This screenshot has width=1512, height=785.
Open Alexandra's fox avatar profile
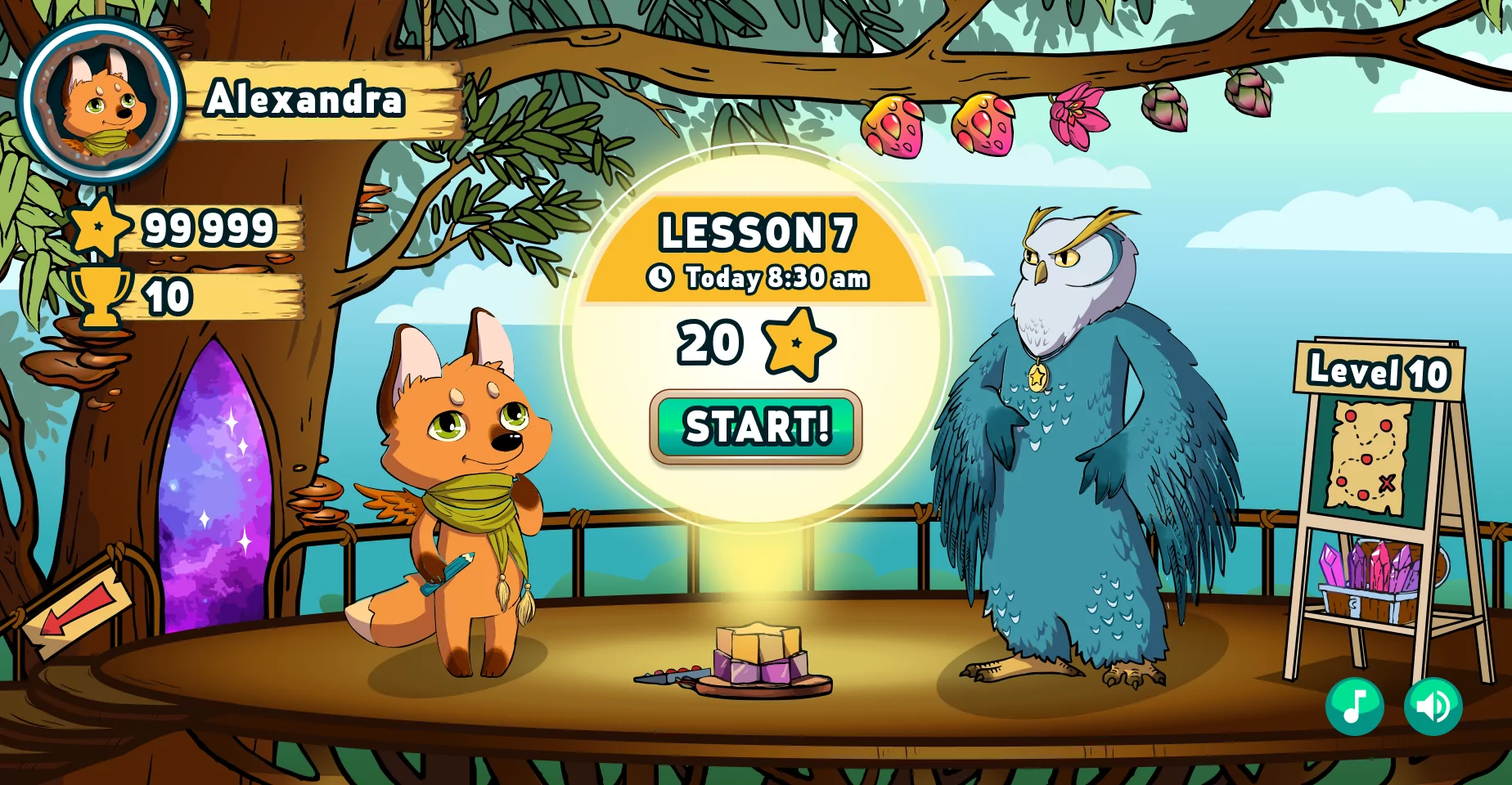[x=100, y=100]
